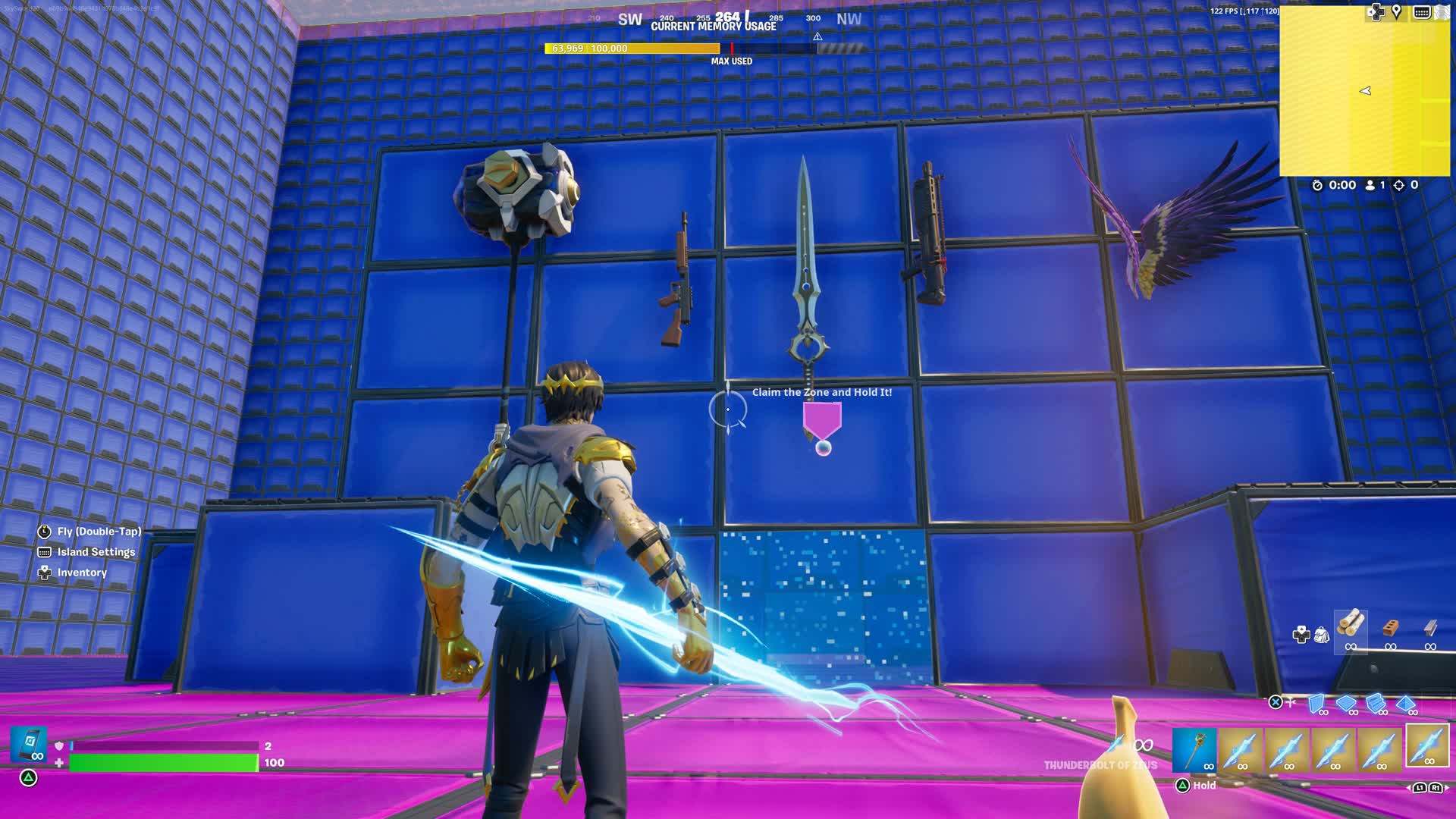This screenshot has width=1456, height=819.
Task: Select the floor building piece
Action: (x=1347, y=704)
